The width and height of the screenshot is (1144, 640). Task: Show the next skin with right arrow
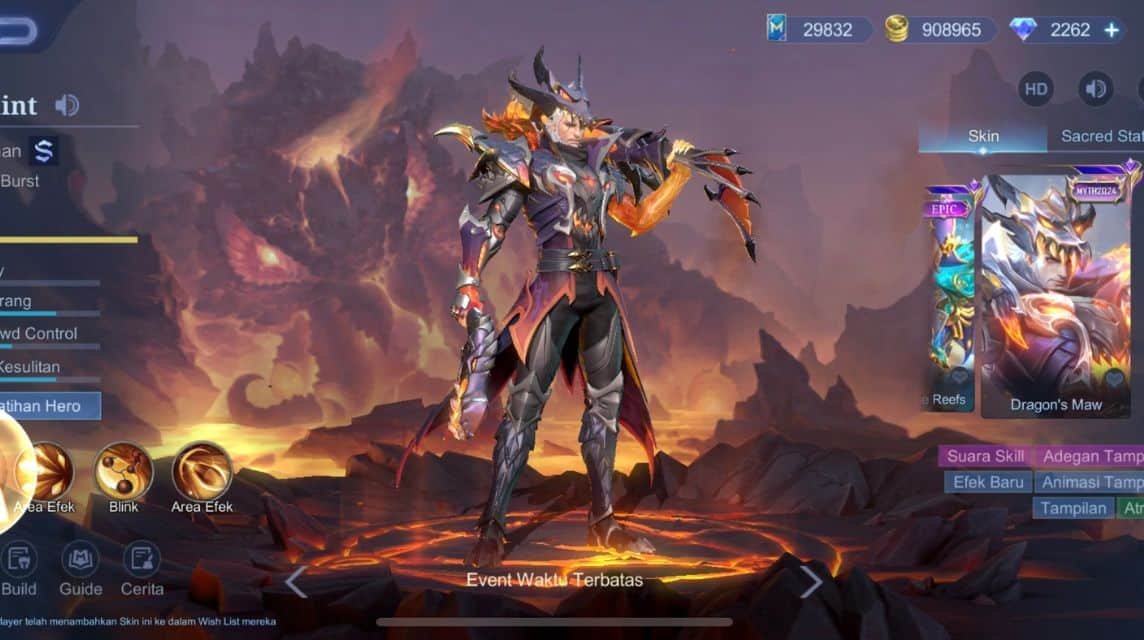811,581
